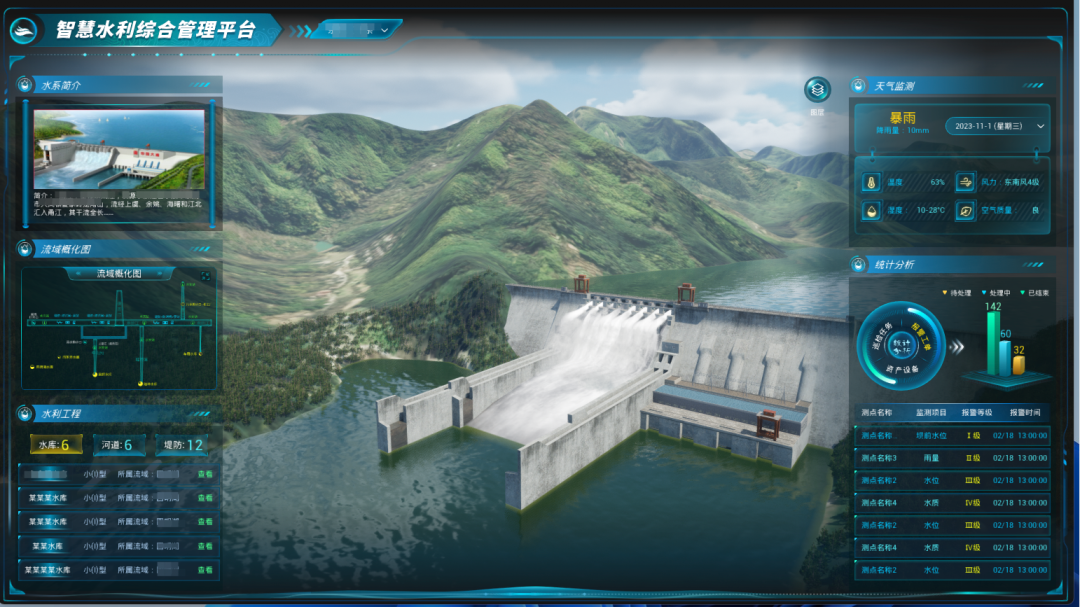Screen dimensions: 1080x607
Task: Switch to the 河道 river tab
Action: [118, 445]
